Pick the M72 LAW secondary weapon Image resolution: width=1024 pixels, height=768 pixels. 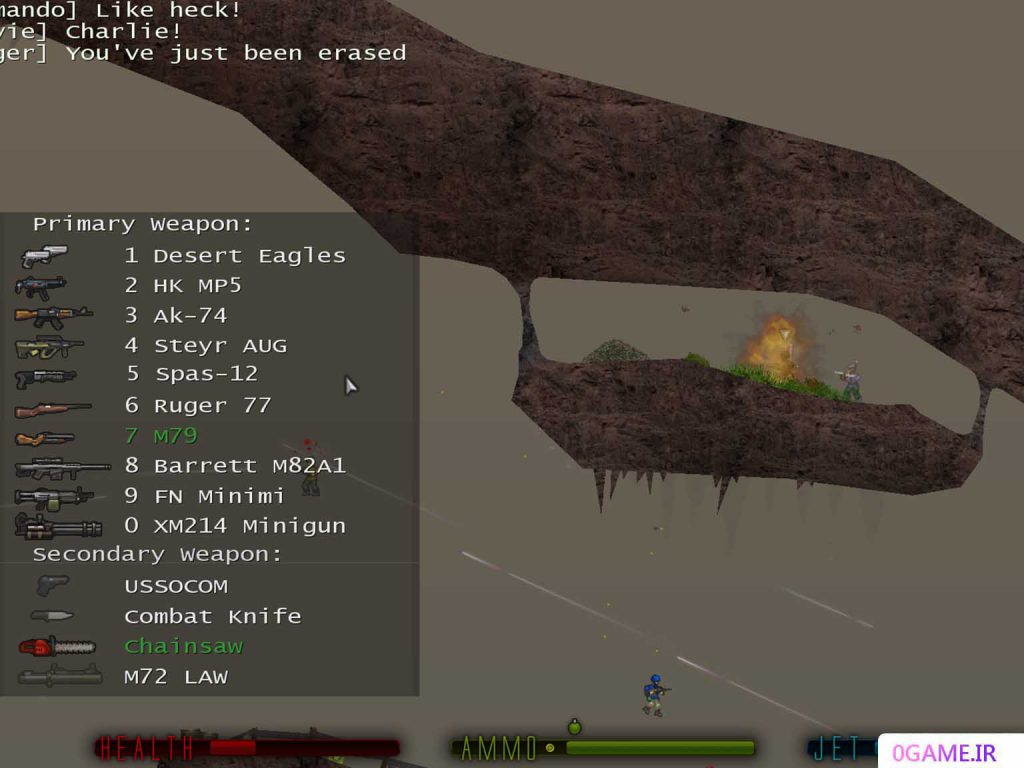pos(176,677)
